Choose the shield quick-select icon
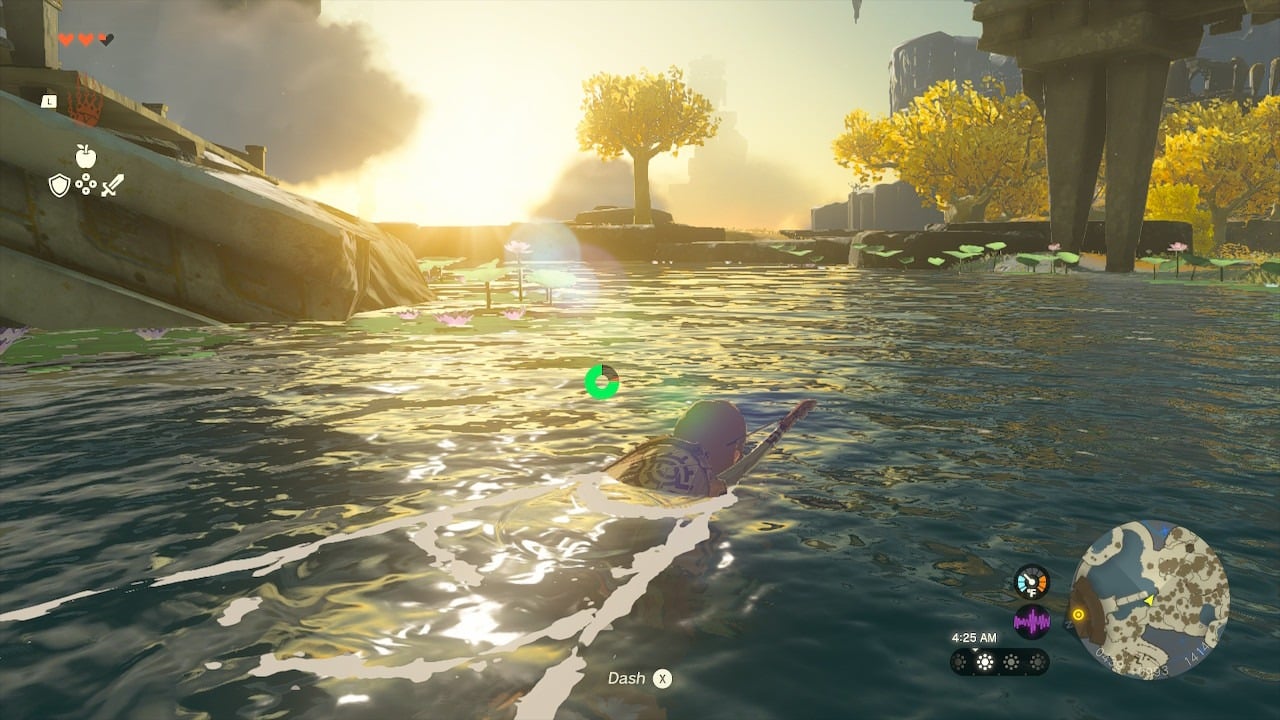This screenshot has height=720, width=1280. pyautogui.click(x=60, y=185)
